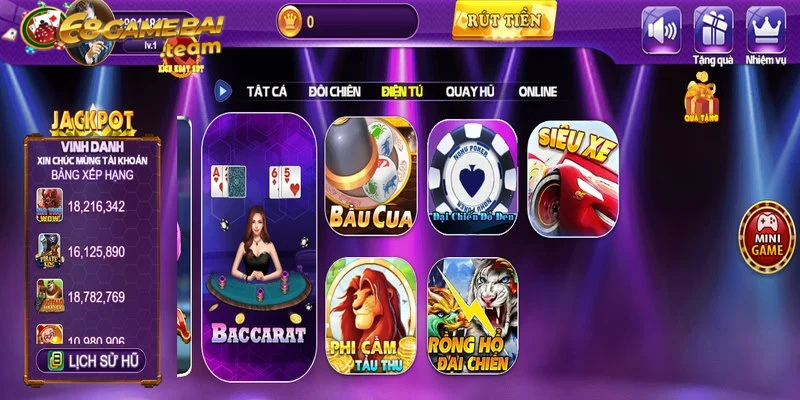The width and height of the screenshot is (800, 400).
Task: Open the Nhiệm vụ missions icon
Action: pyautogui.click(x=766, y=28)
